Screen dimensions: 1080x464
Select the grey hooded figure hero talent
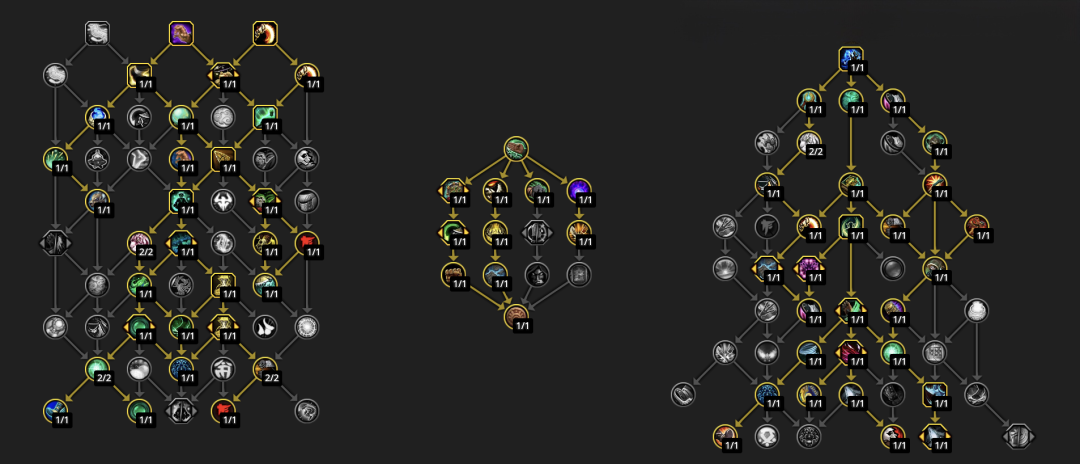click(537, 273)
